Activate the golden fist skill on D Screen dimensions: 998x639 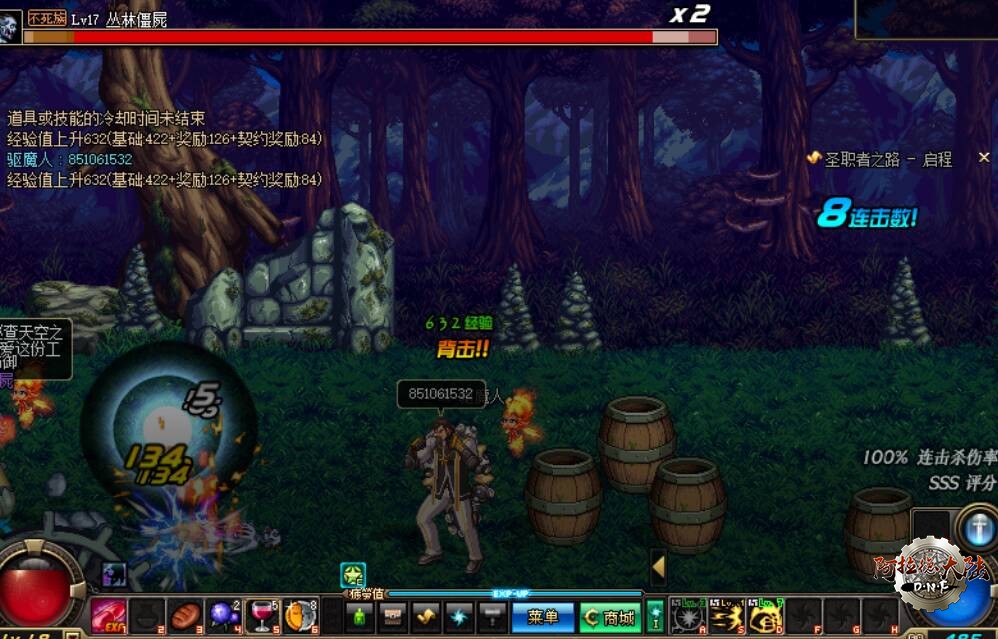click(x=765, y=616)
